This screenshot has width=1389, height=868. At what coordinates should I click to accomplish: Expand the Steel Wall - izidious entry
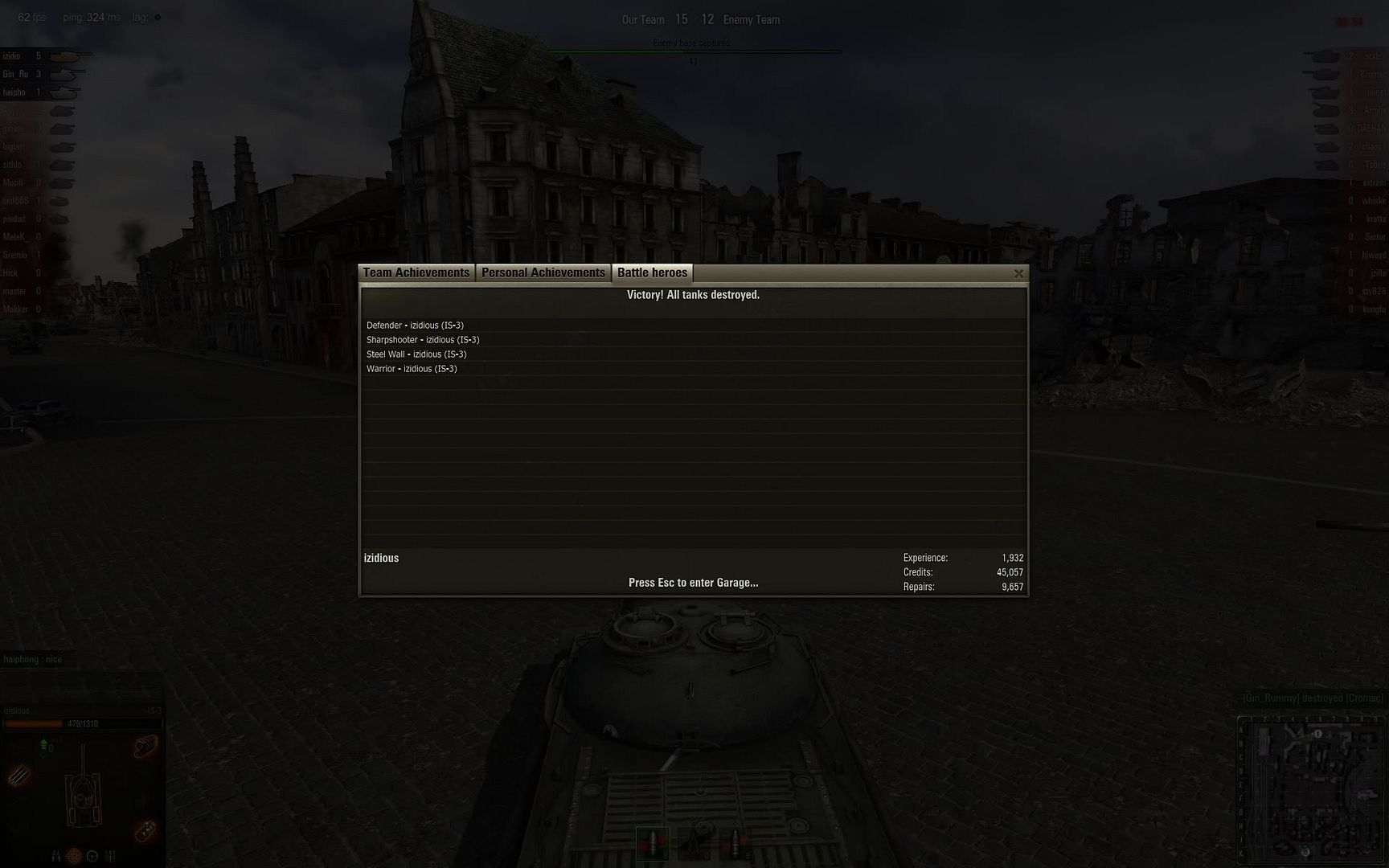click(416, 354)
